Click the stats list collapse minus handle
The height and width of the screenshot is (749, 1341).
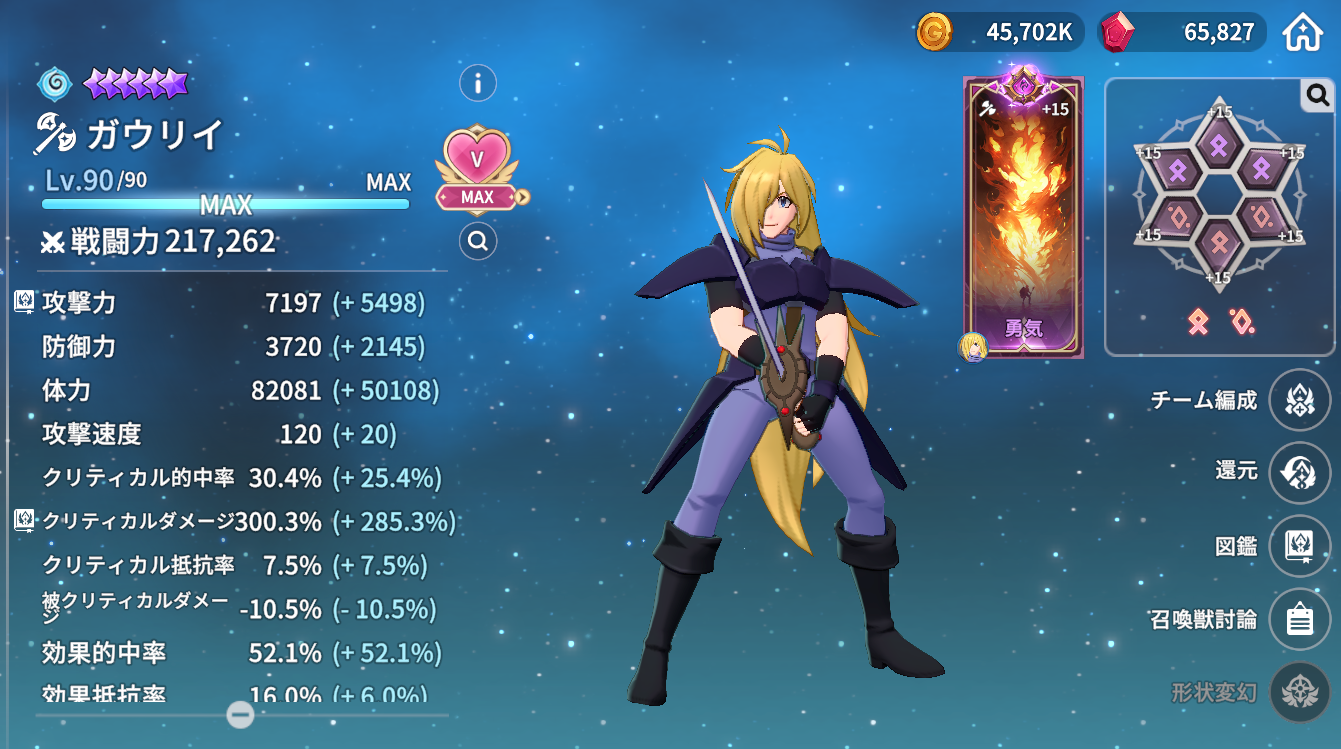240,714
